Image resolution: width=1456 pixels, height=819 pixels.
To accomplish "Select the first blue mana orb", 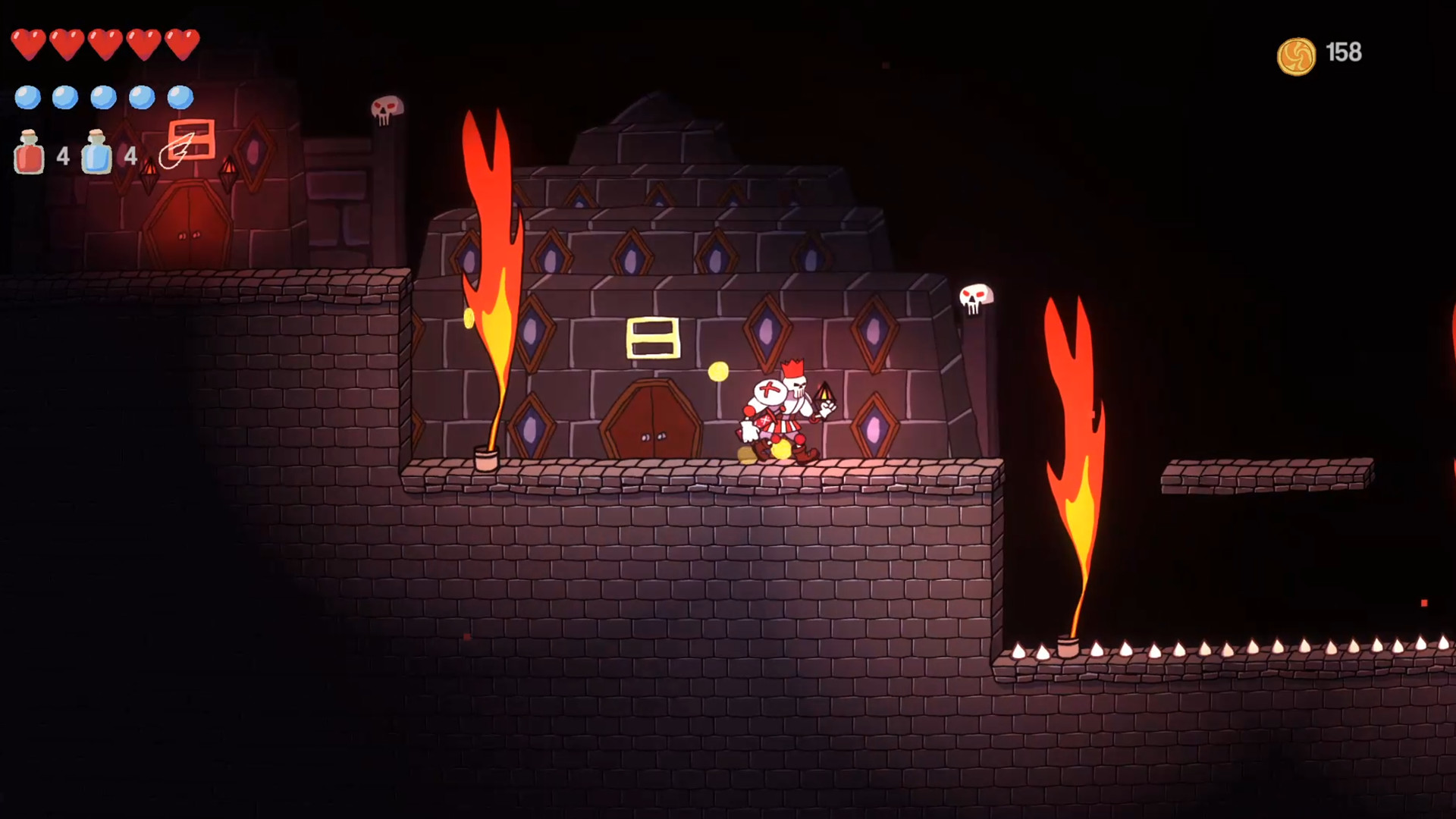I will click(29, 97).
